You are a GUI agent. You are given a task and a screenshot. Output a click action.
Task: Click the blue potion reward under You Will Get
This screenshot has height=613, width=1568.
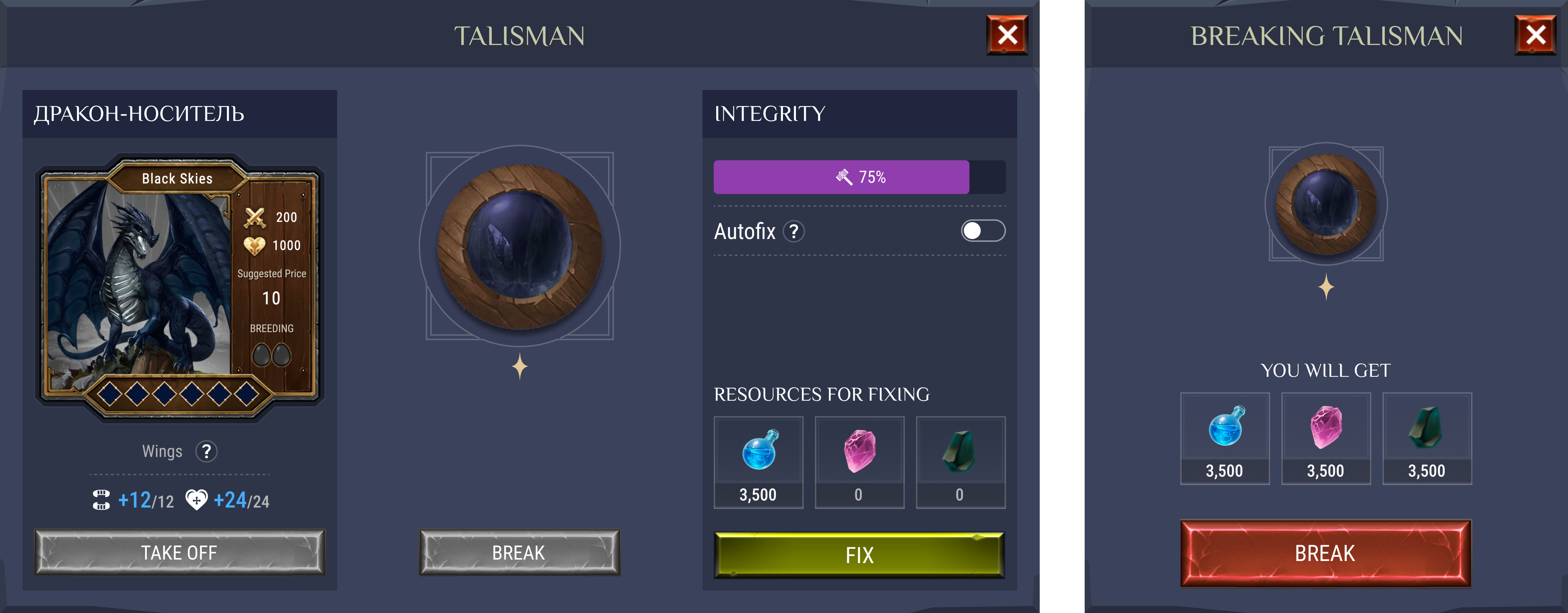(x=1225, y=438)
